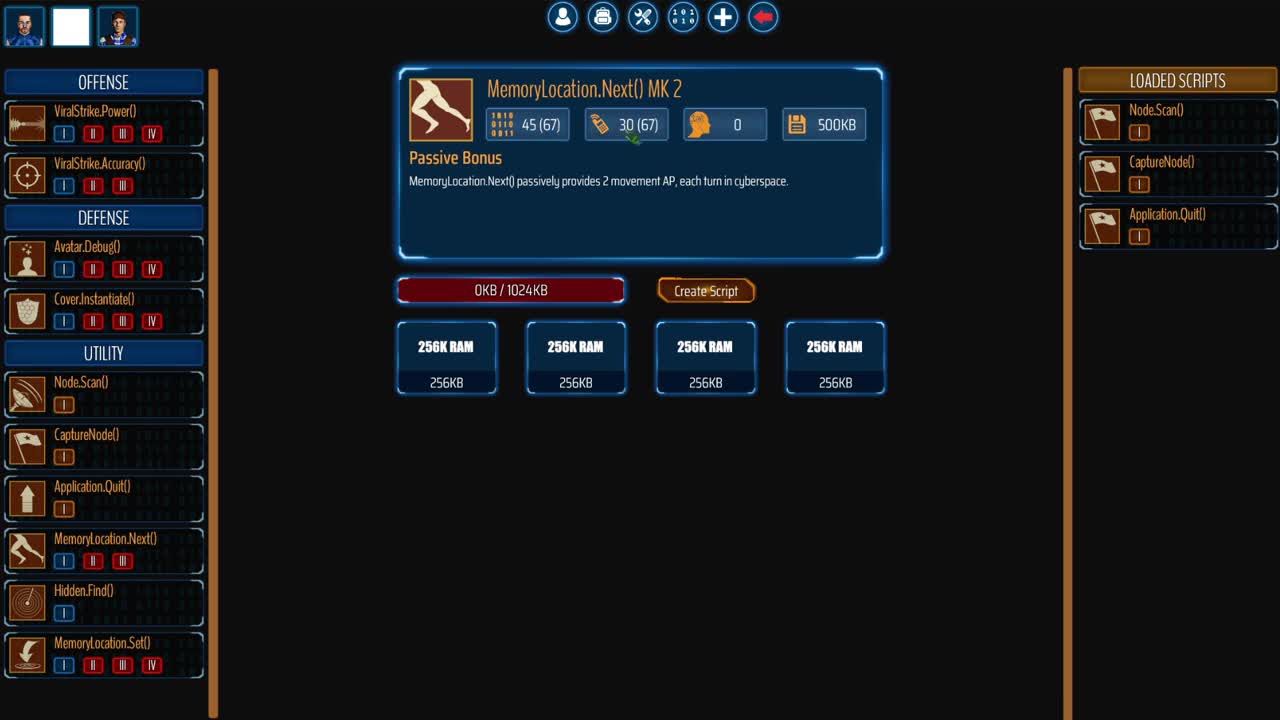This screenshot has width=1280, height=720.
Task: Open the backpack inventory icon
Action: tap(602, 17)
